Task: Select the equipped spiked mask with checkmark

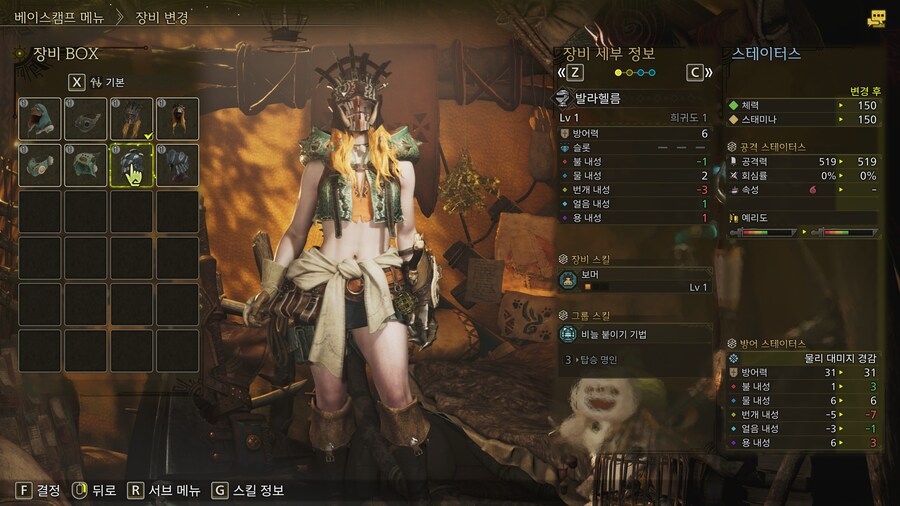Action: click(x=132, y=119)
